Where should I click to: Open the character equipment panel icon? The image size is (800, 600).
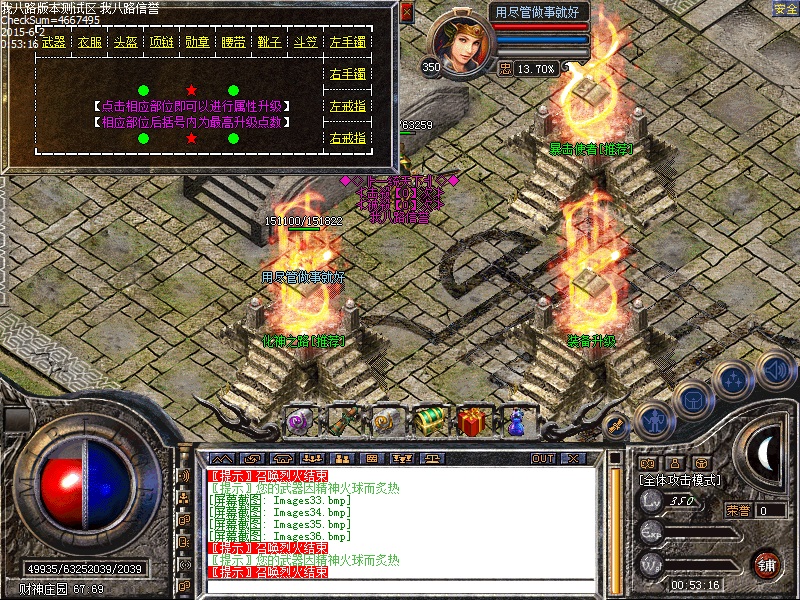tap(653, 420)
